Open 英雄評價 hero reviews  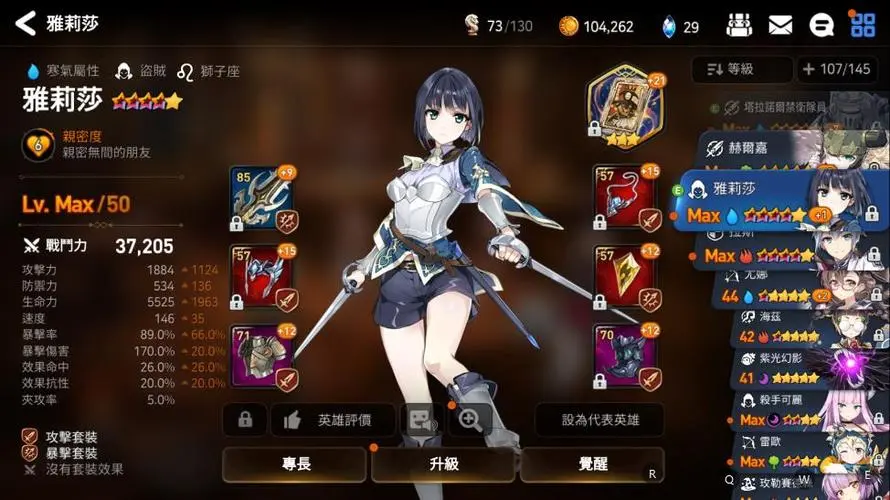click(334, 420)
